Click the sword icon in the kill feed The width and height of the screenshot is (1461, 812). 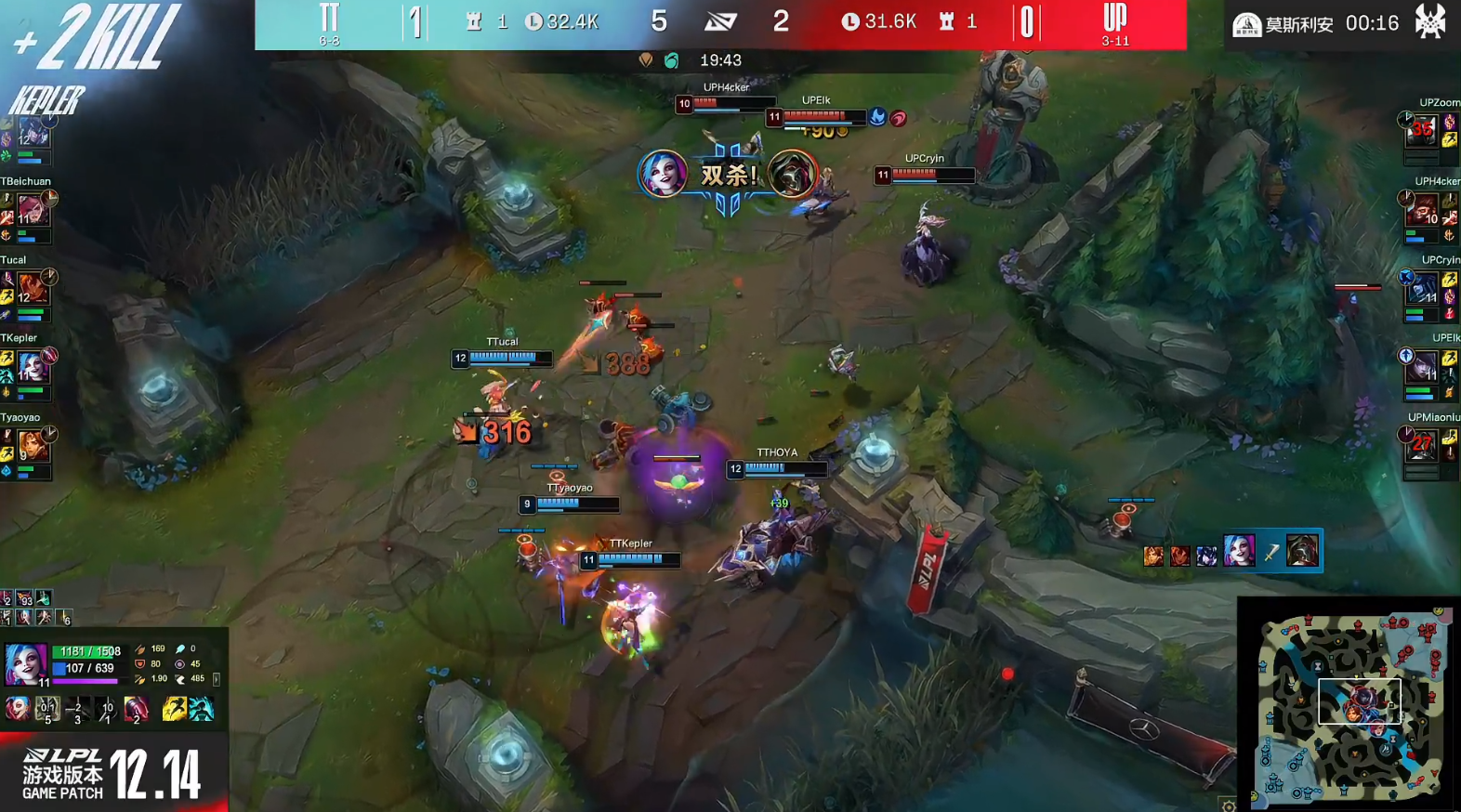(1270, 551)
